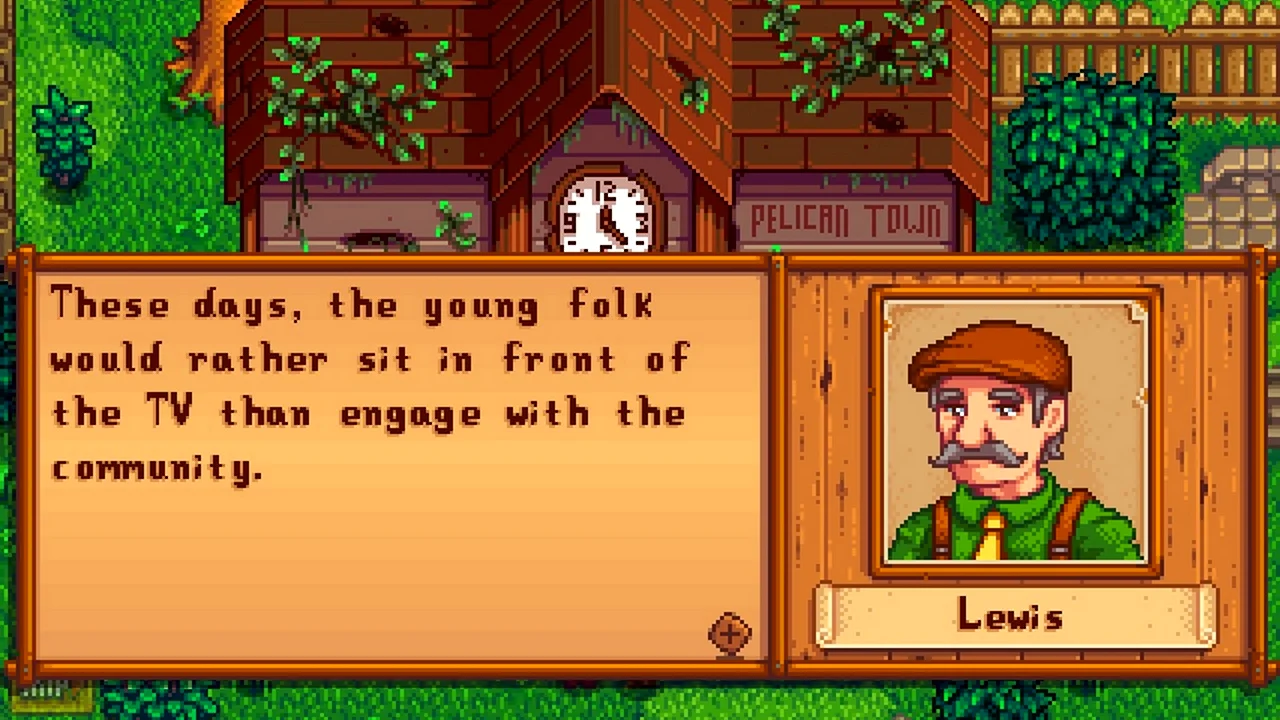
Task: Advance dialogue with the plus icon
Action: point(729,634)
